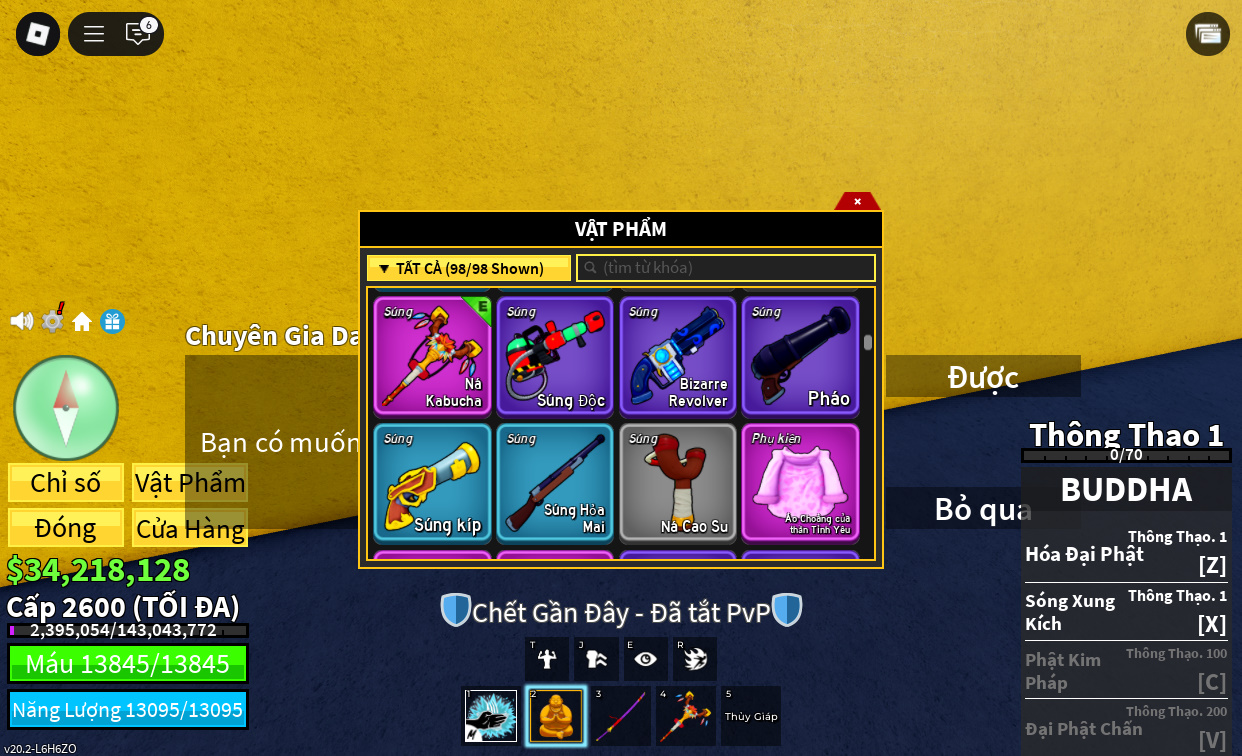The image size is (1242, 756).
Task: Select the golden Buddha hotbar slot
Action: coord(555,716)
